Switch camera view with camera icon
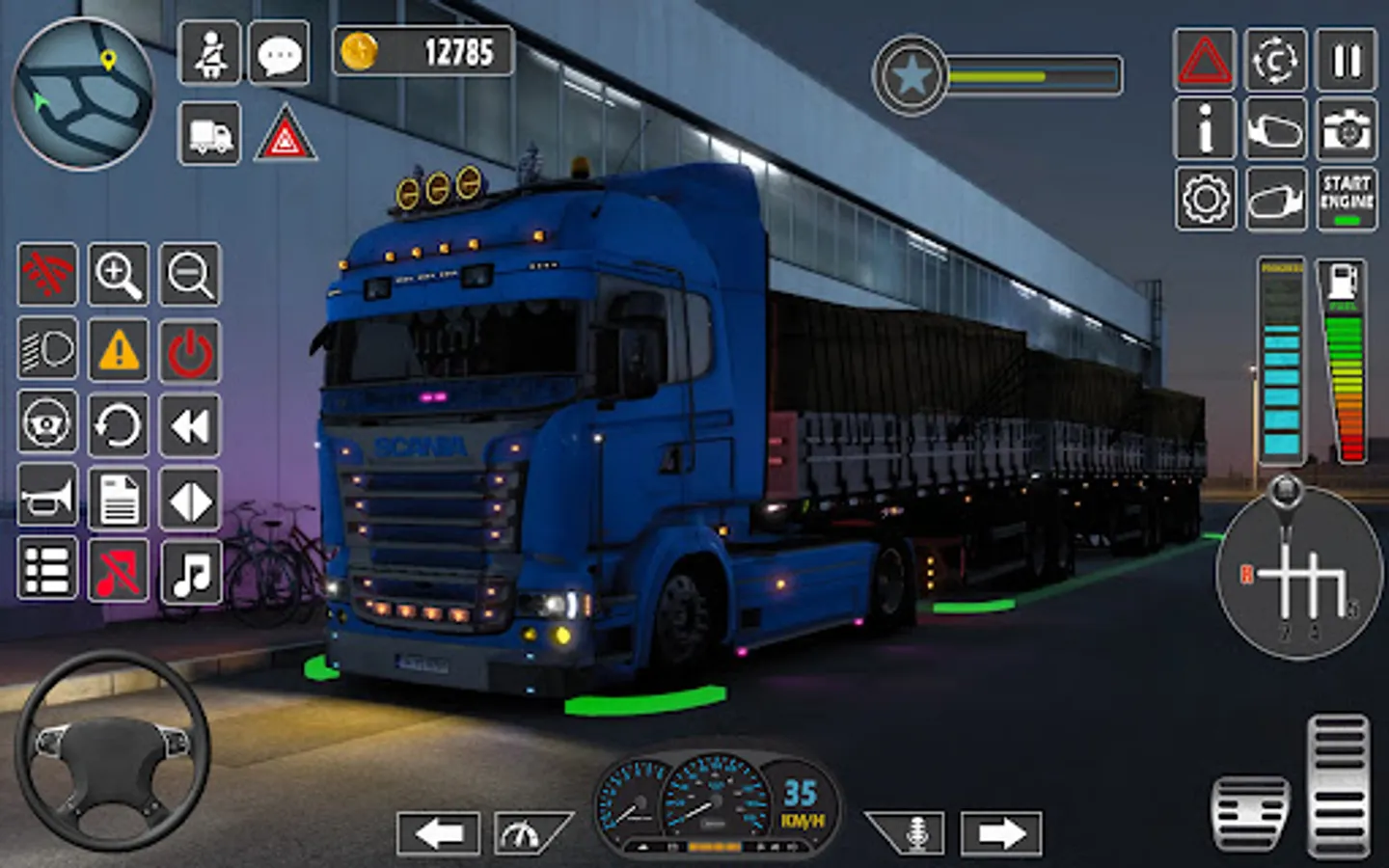This screenshot has height=868, width=1389. point(1347,128)
